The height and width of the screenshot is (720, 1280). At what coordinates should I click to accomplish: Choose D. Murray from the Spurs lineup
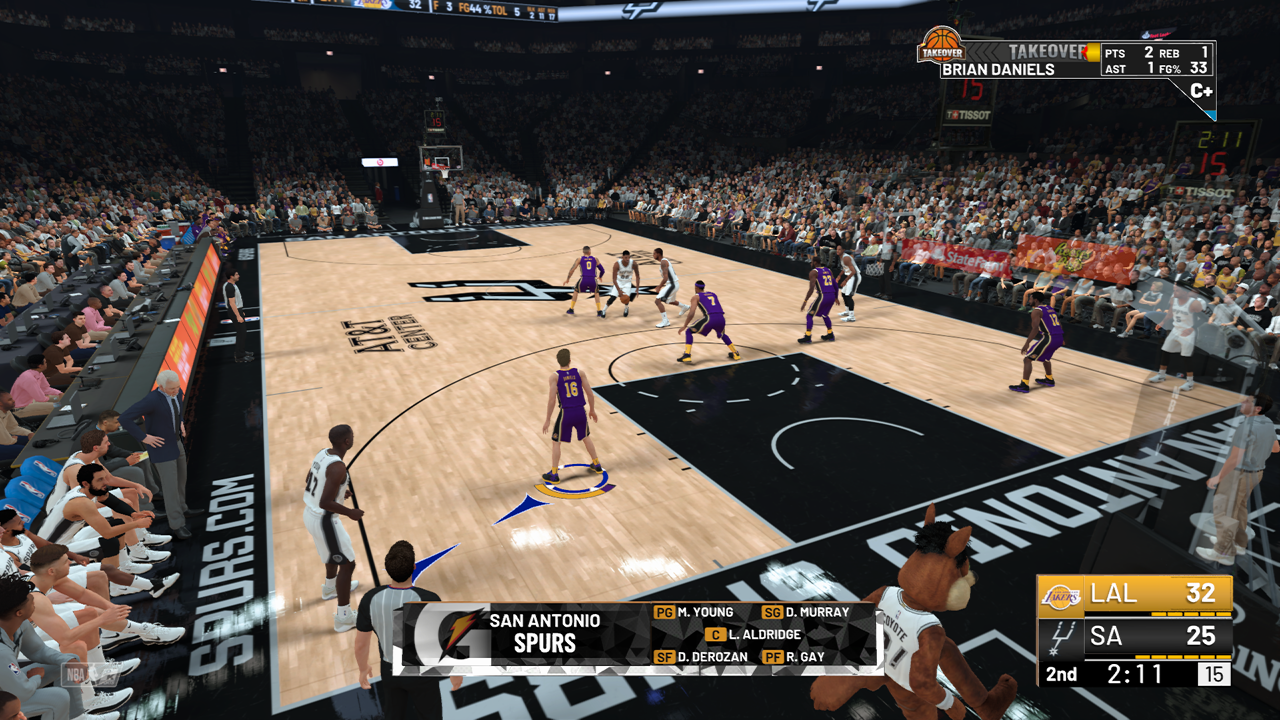pyautogui.click(x=817, y=612)
